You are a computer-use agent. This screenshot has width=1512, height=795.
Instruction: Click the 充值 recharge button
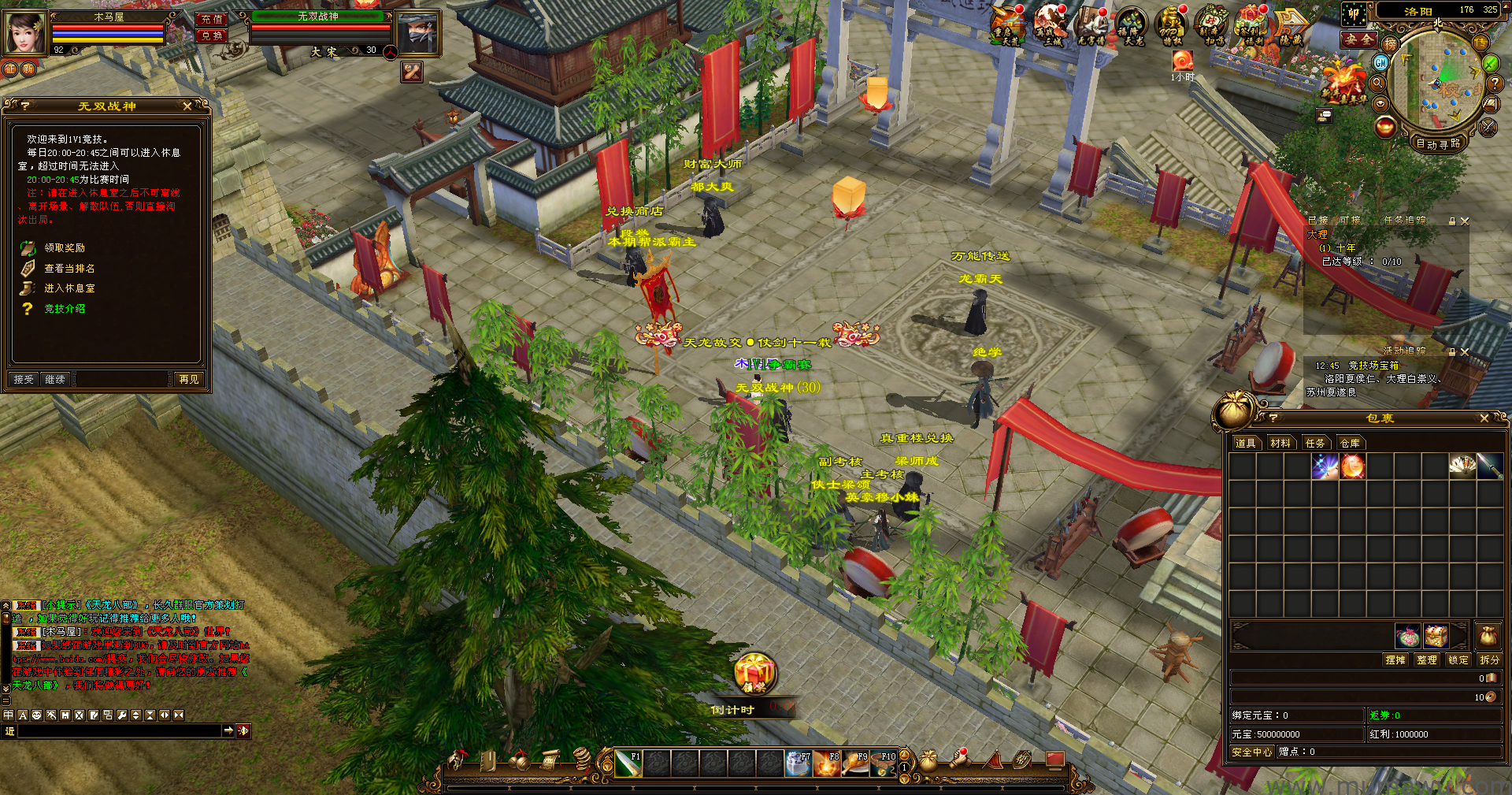tap(211, 19)
